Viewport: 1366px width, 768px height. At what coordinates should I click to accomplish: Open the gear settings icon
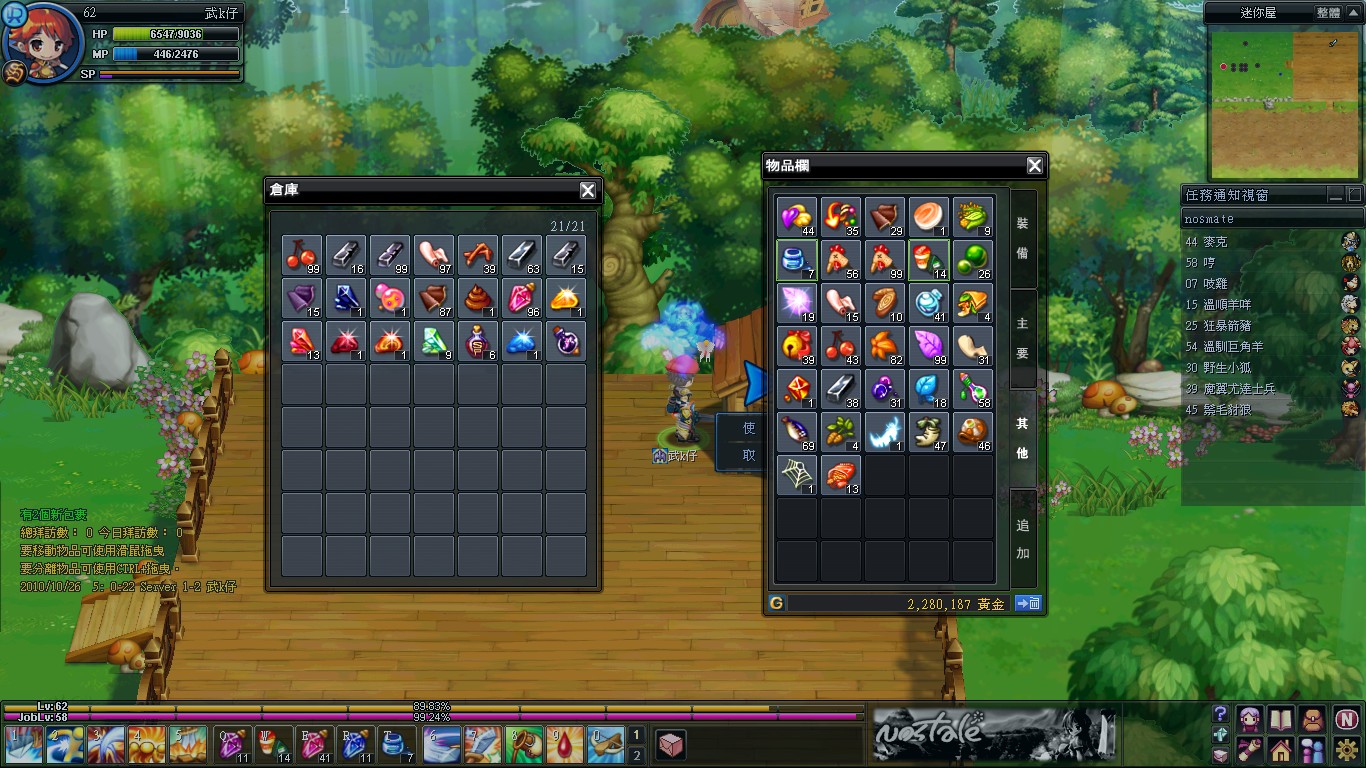click(1346, 748)
